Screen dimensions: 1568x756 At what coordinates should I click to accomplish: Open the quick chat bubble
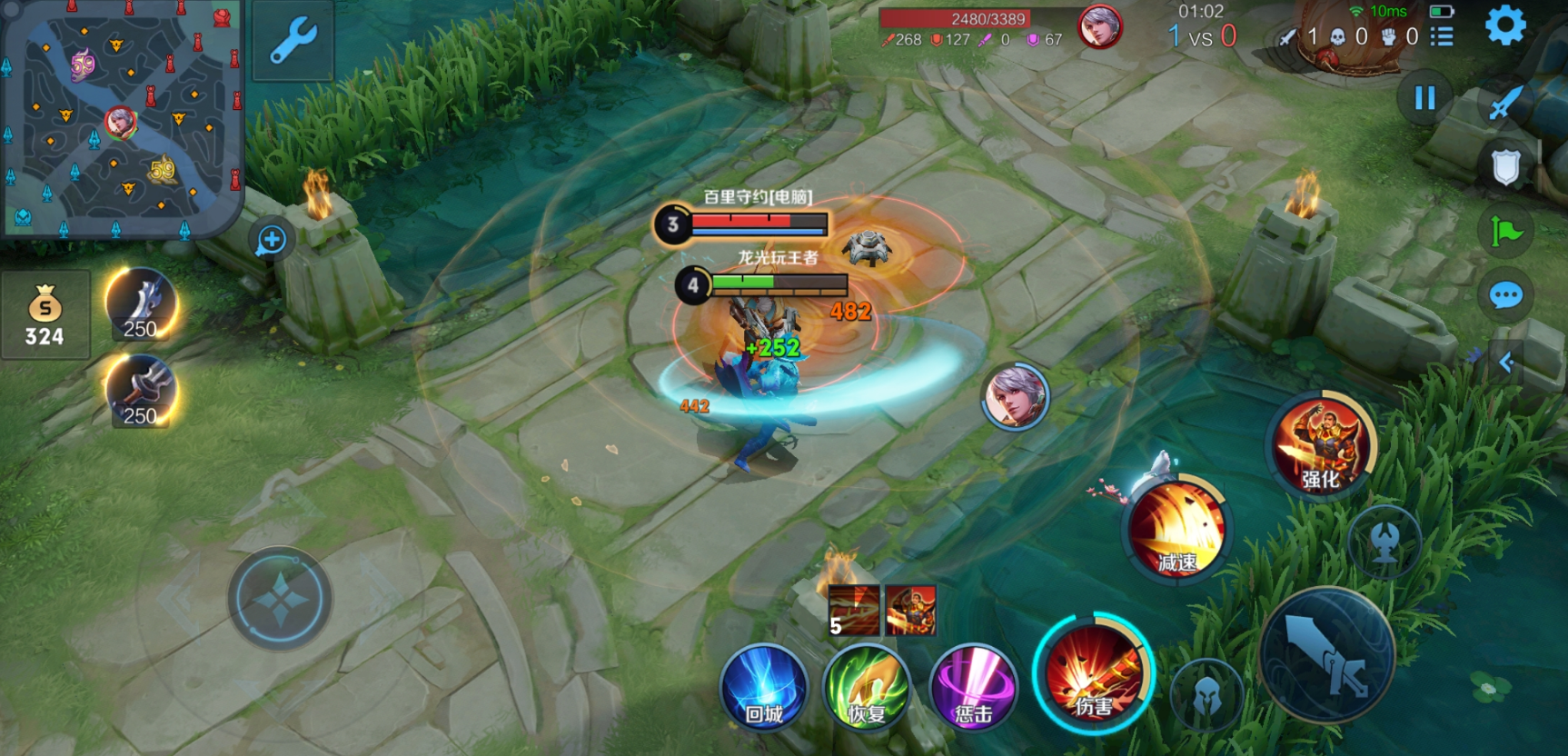(1505, 295)
